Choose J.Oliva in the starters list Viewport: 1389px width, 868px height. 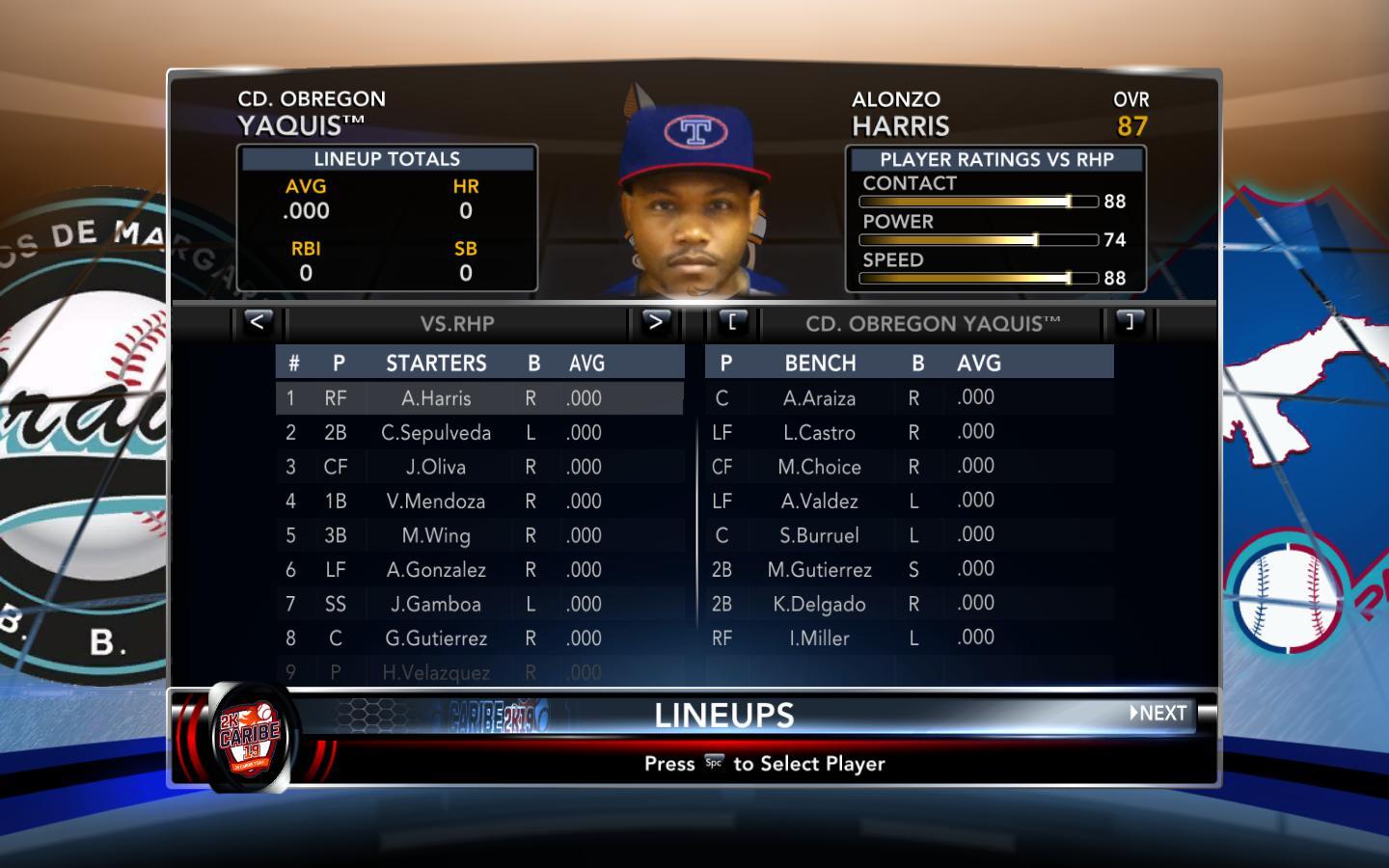[436, 467]
